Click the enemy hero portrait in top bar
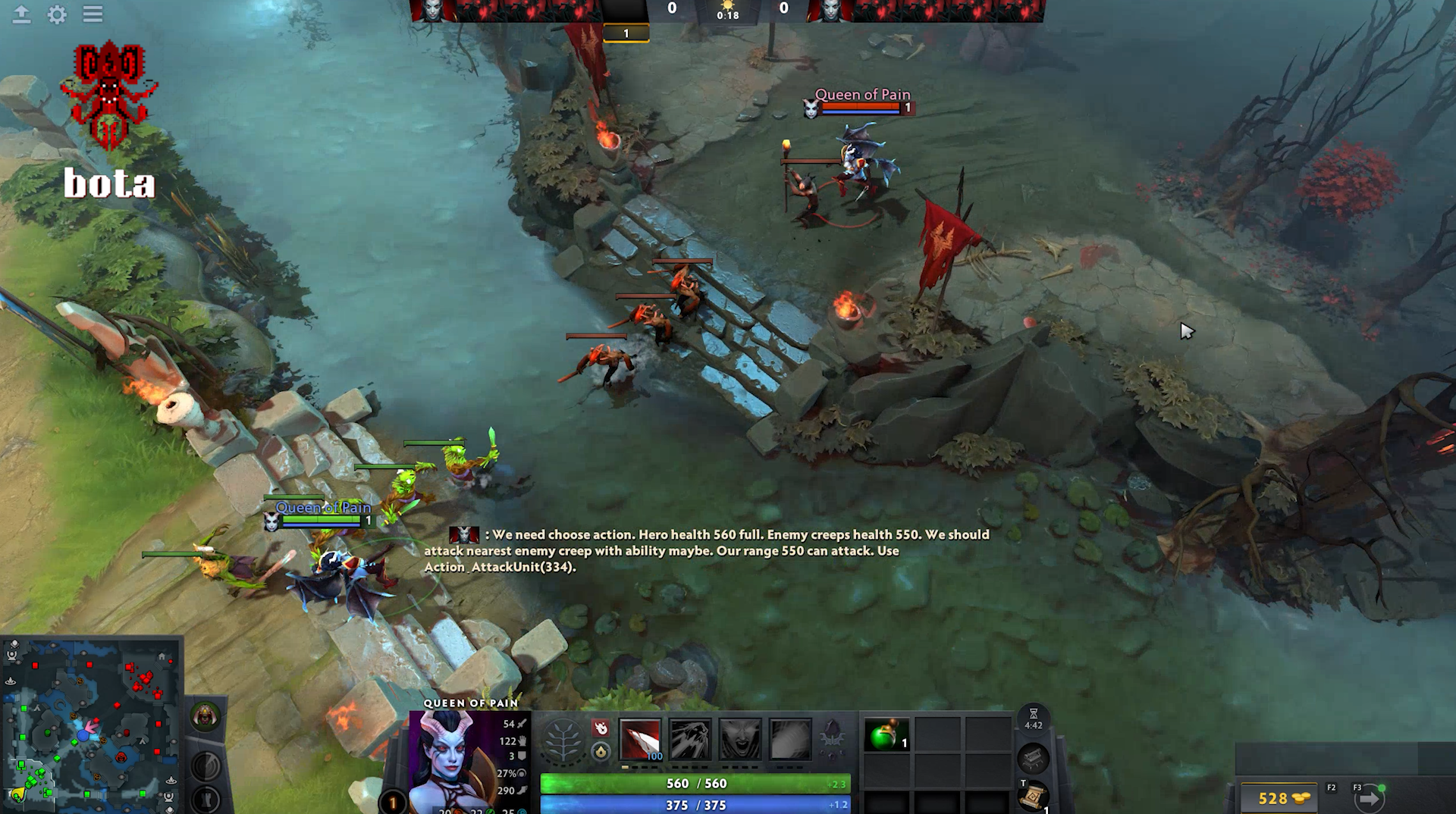This screenshot has width=1456, height=814. coord(829,11)
